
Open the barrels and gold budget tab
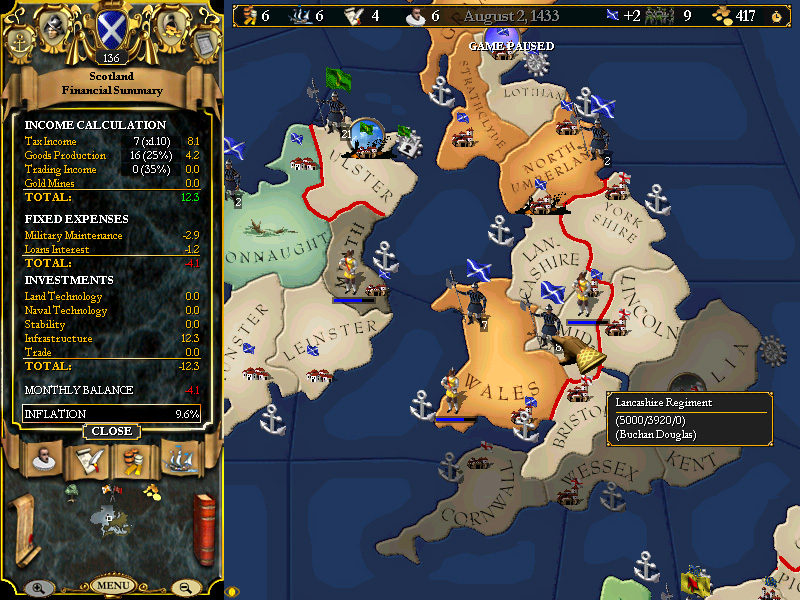[x=133, y=459]
